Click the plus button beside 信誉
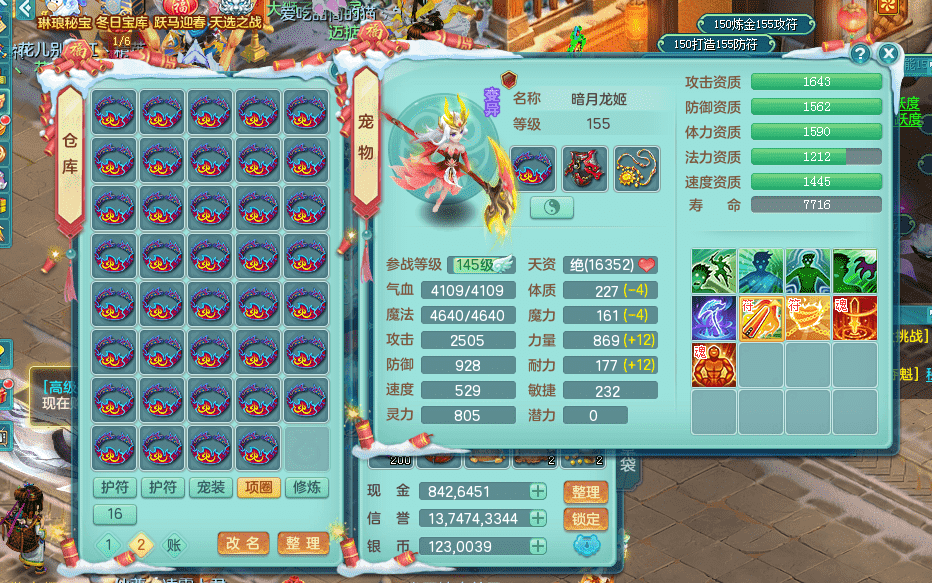The height and width of the screenshot is (583, 932). [x=538, y=518]
